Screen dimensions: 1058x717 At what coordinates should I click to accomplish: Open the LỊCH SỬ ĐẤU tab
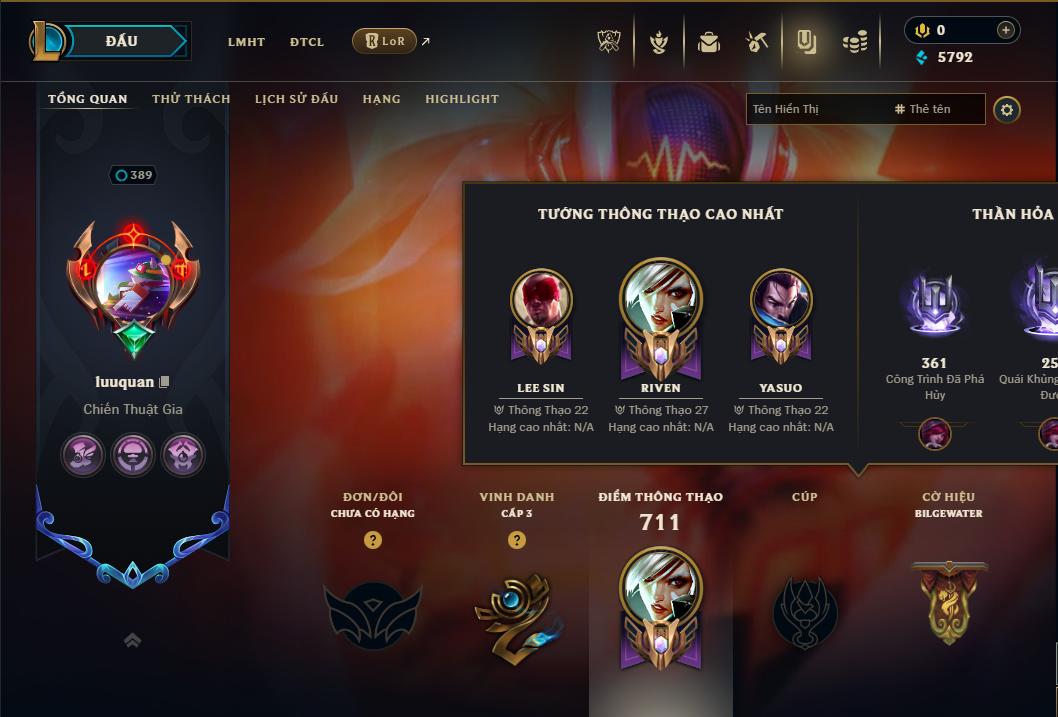[296, 99]
